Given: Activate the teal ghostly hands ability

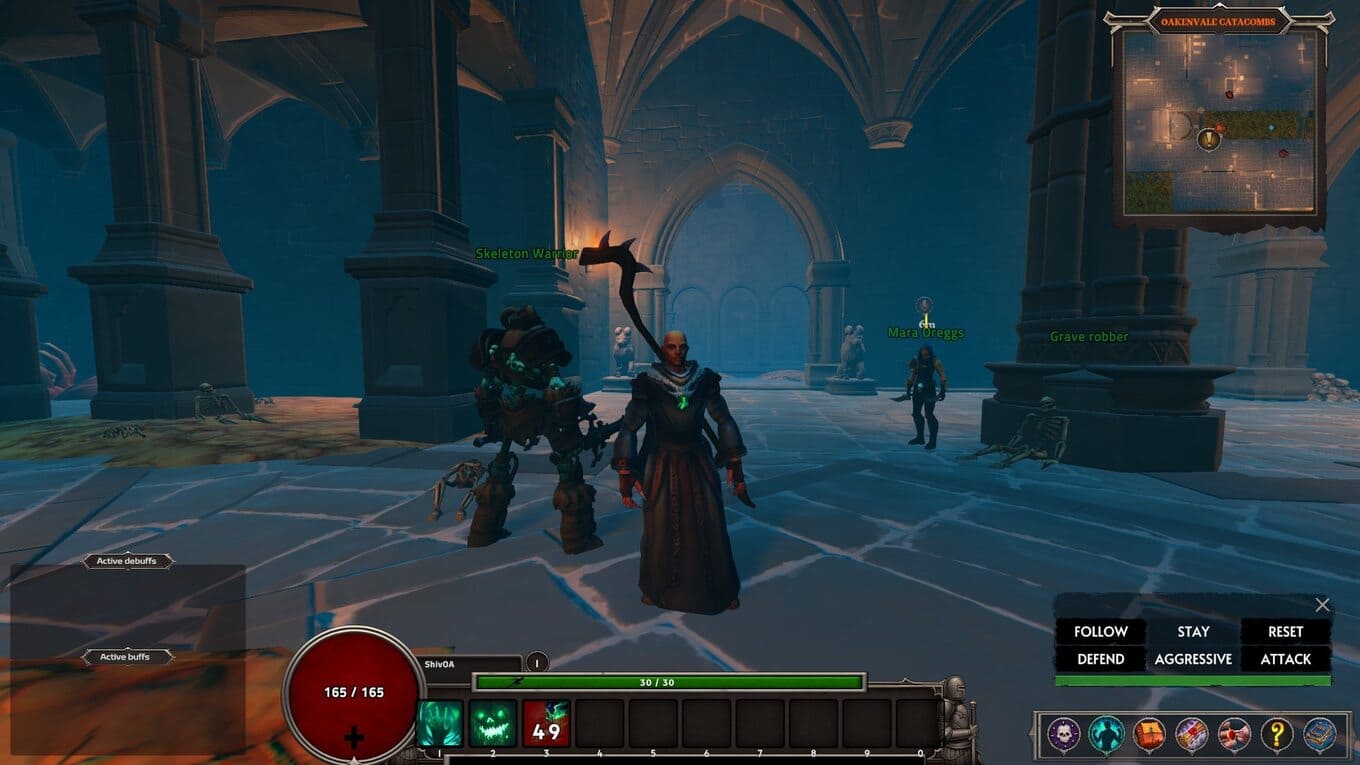Looking at the screenshot, I should pyautogui.click(x=440, y=723).
